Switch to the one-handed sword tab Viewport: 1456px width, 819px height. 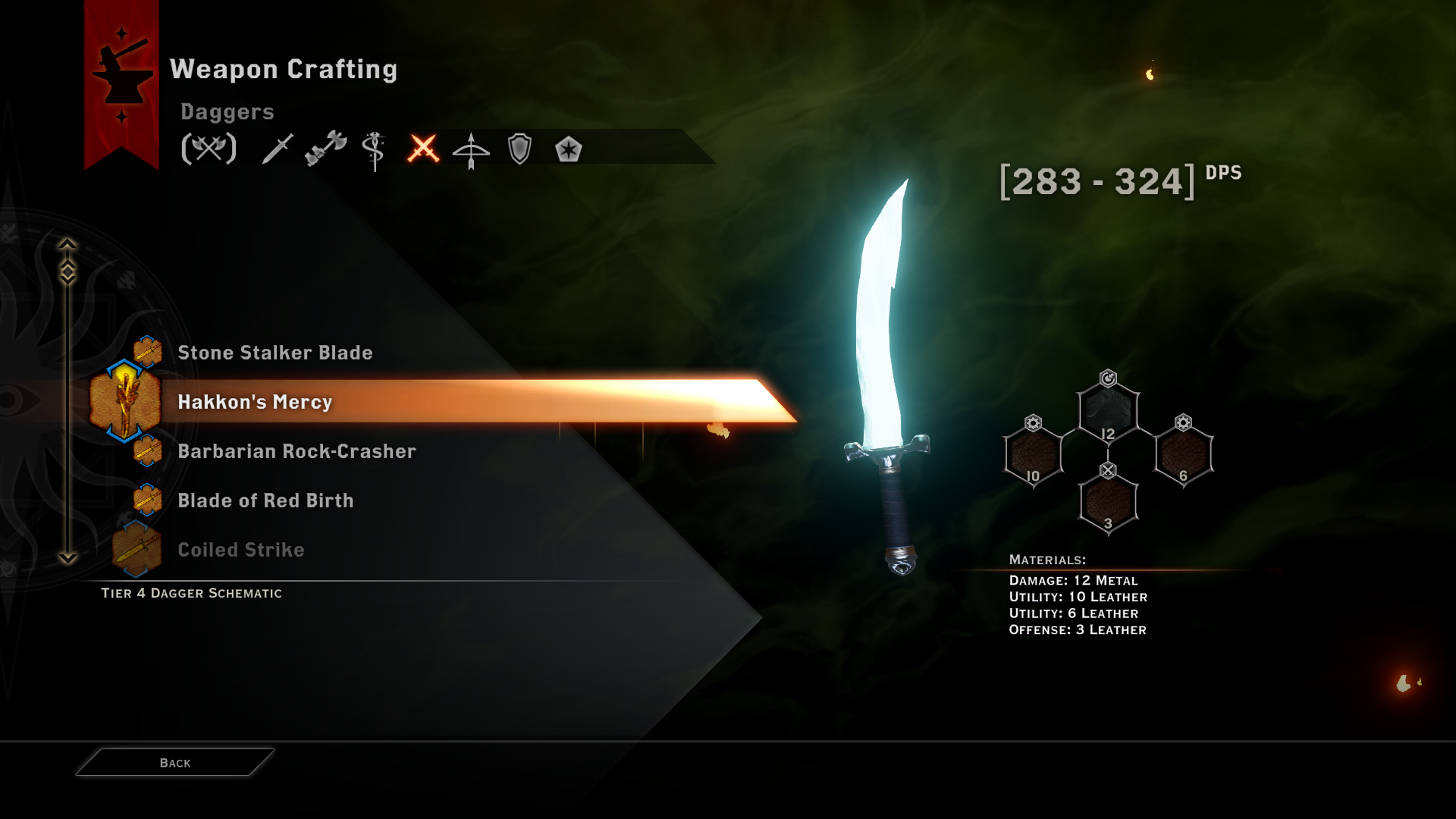click(x=277, y=149)
